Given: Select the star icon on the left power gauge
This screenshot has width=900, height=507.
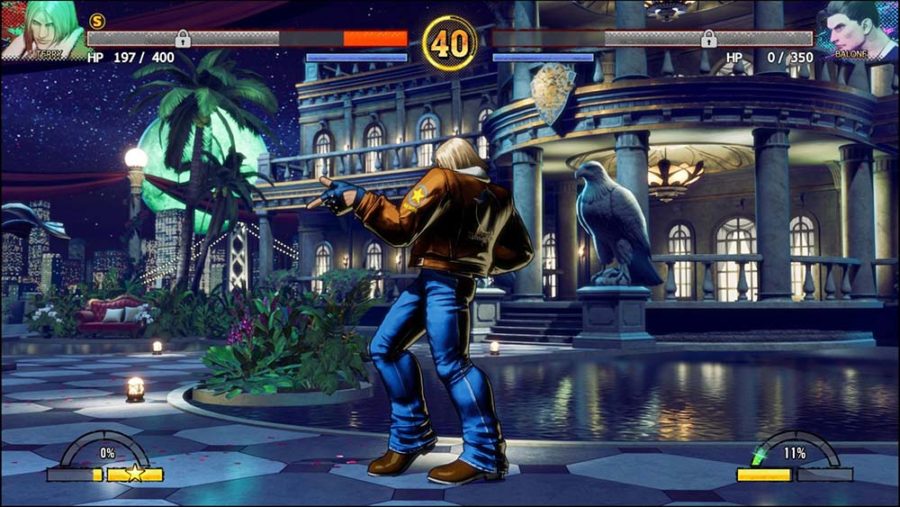Looking at the screenshot, I should click(x=135, y=473).
